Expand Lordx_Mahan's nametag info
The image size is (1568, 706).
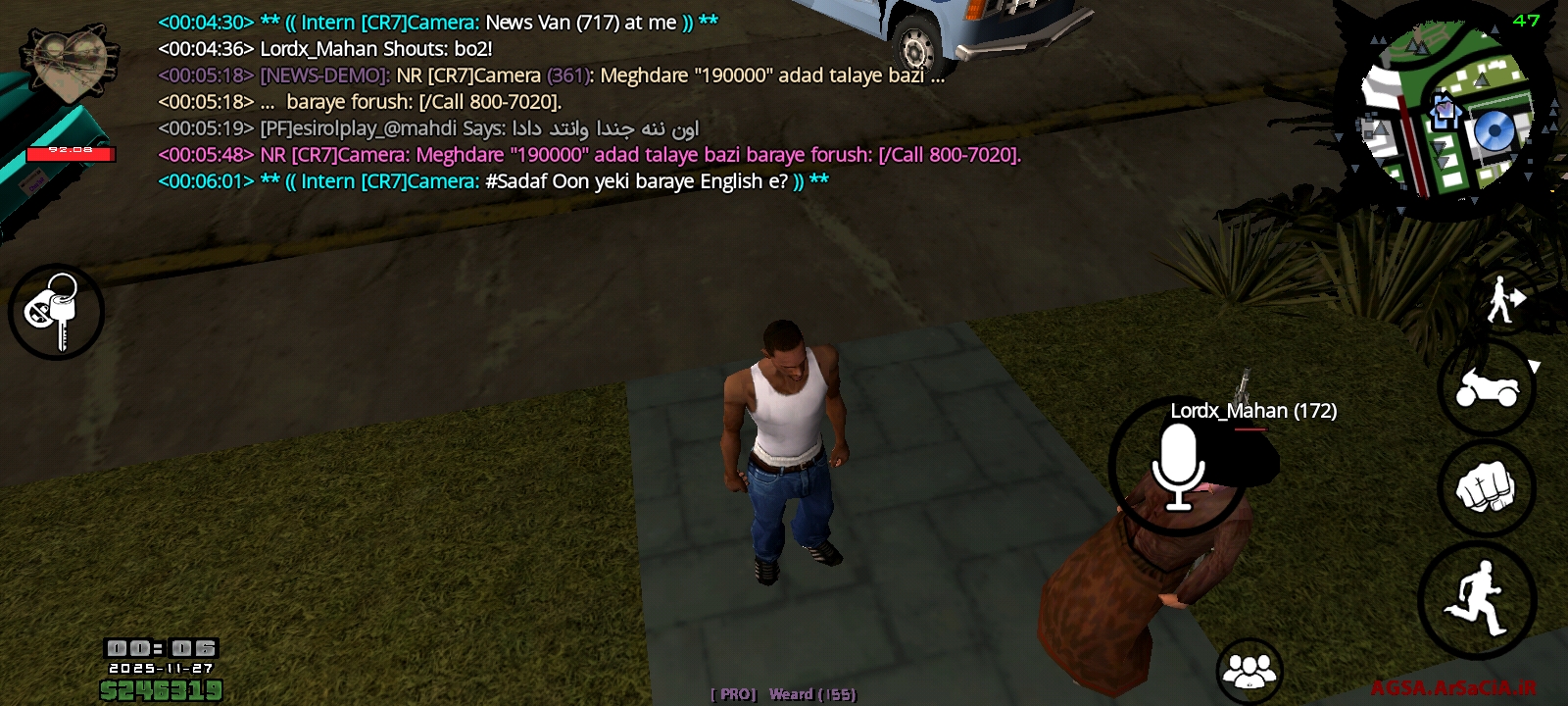[x=1253, y=411]
